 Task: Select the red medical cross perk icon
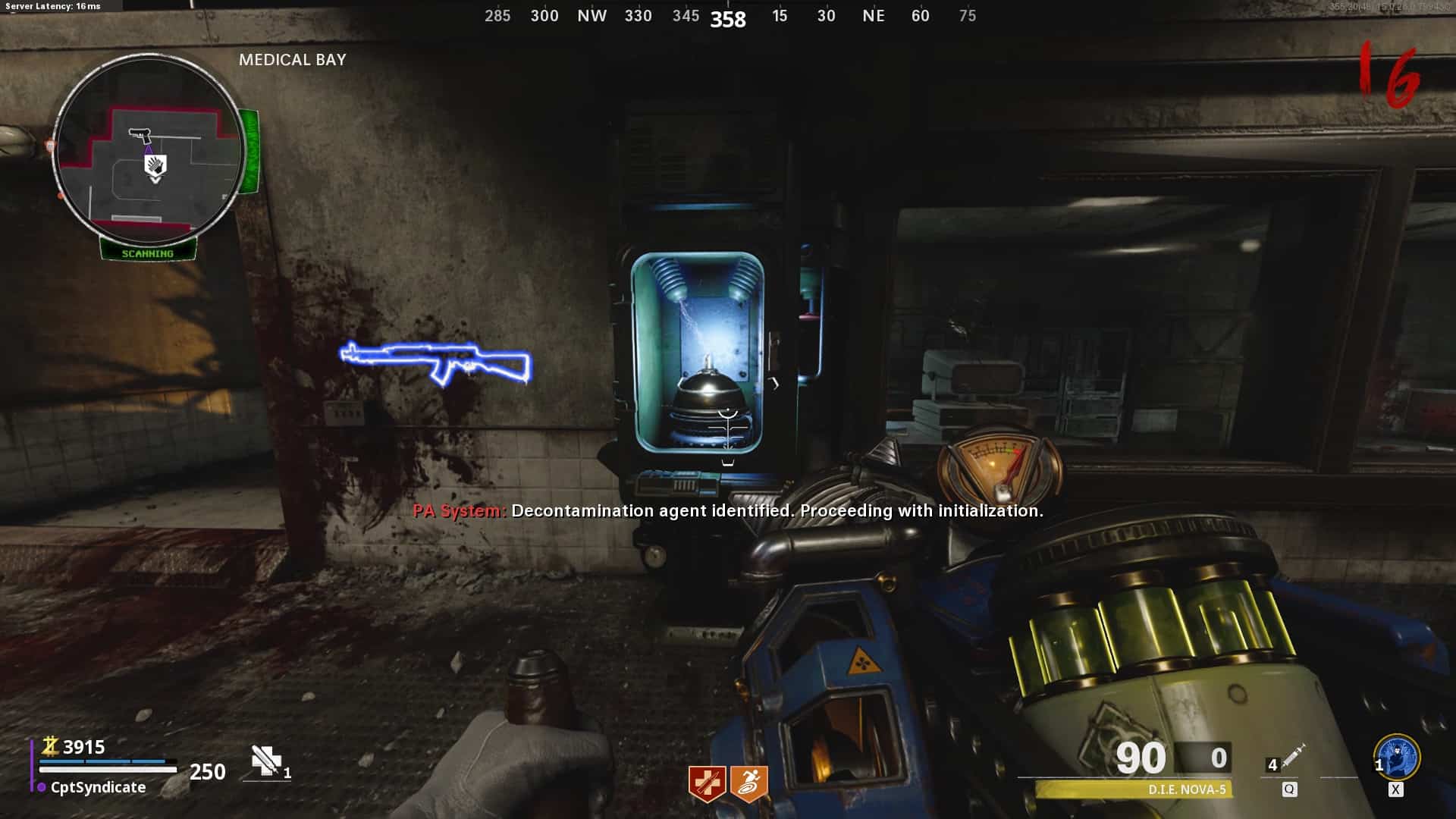(x=707, y=783)
